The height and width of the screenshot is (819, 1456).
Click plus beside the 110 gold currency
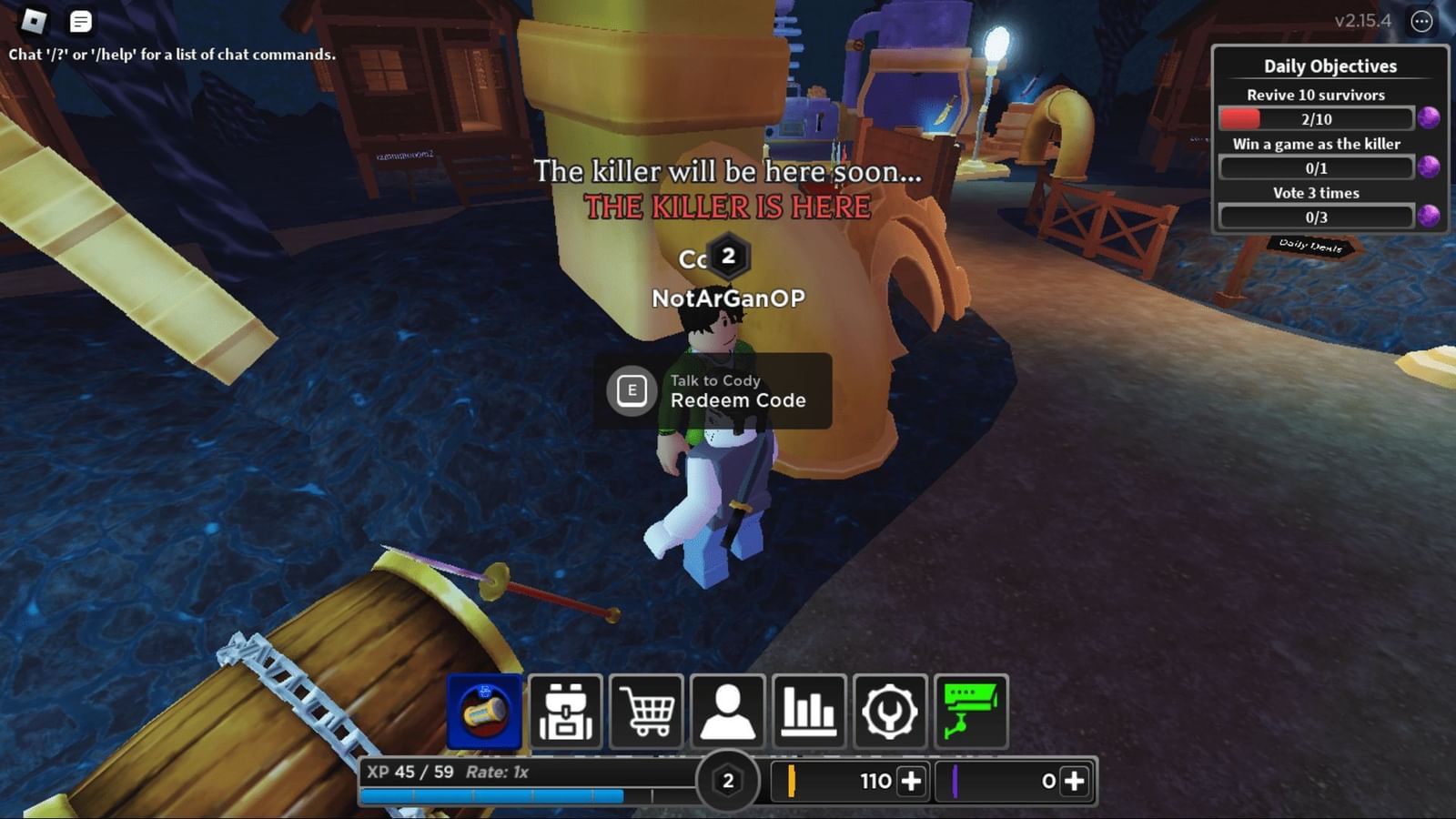[911, 781]
